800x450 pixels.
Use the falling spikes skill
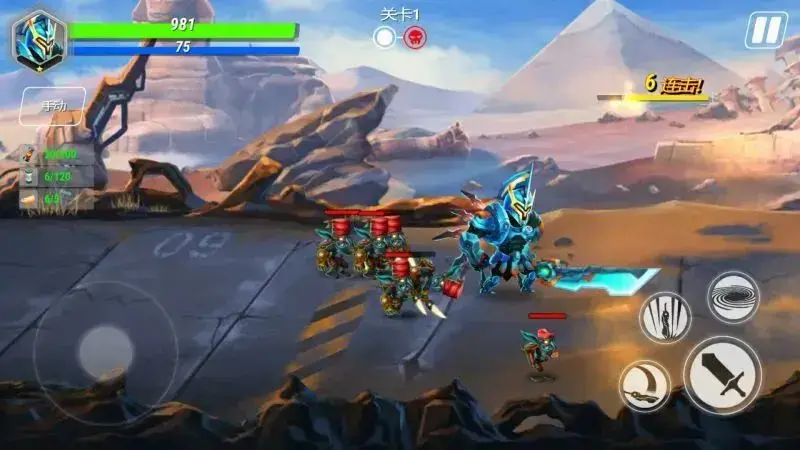pos(665,317)
